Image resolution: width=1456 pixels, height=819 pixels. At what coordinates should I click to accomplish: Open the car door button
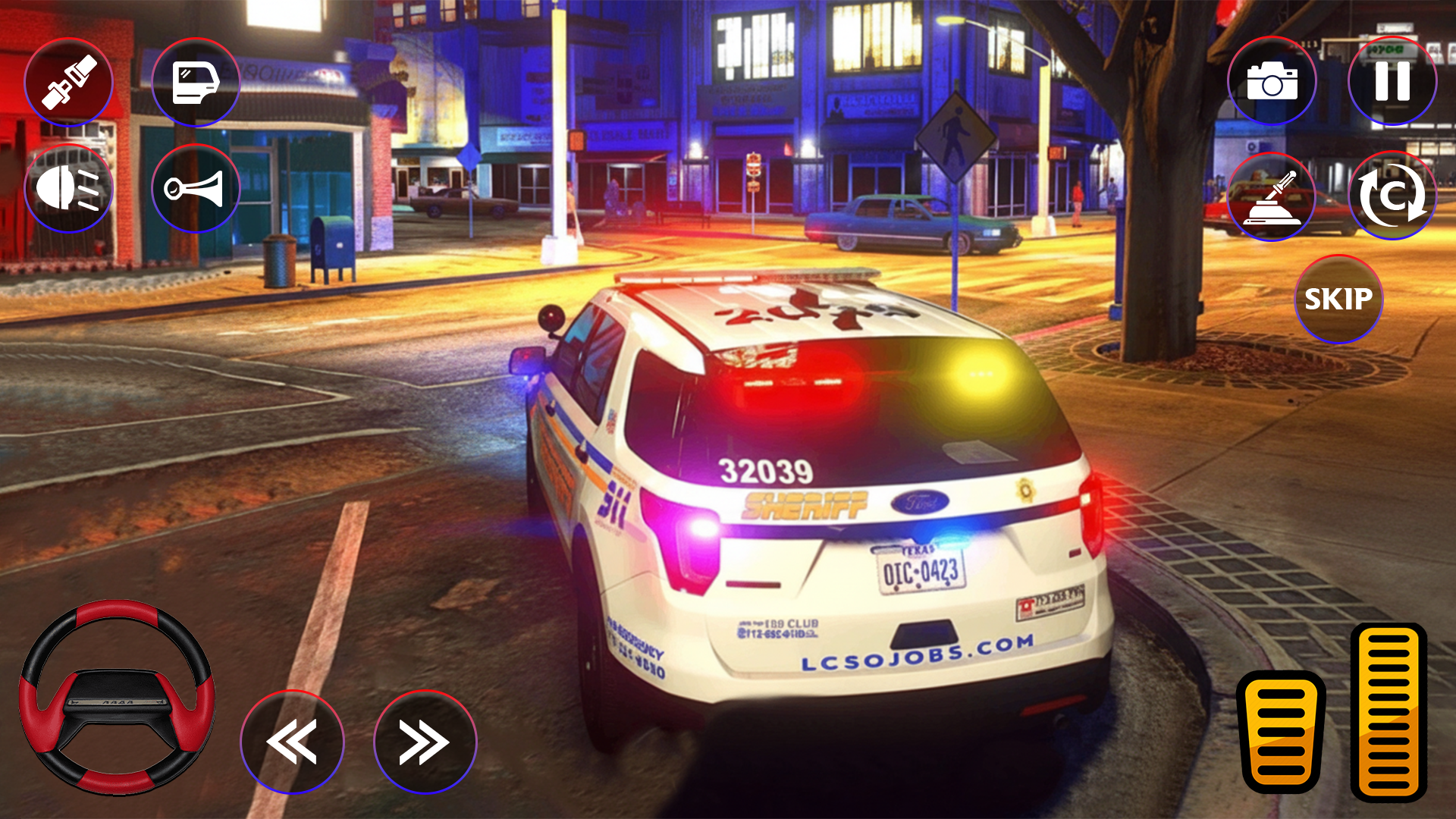click(x=196, y=82)
